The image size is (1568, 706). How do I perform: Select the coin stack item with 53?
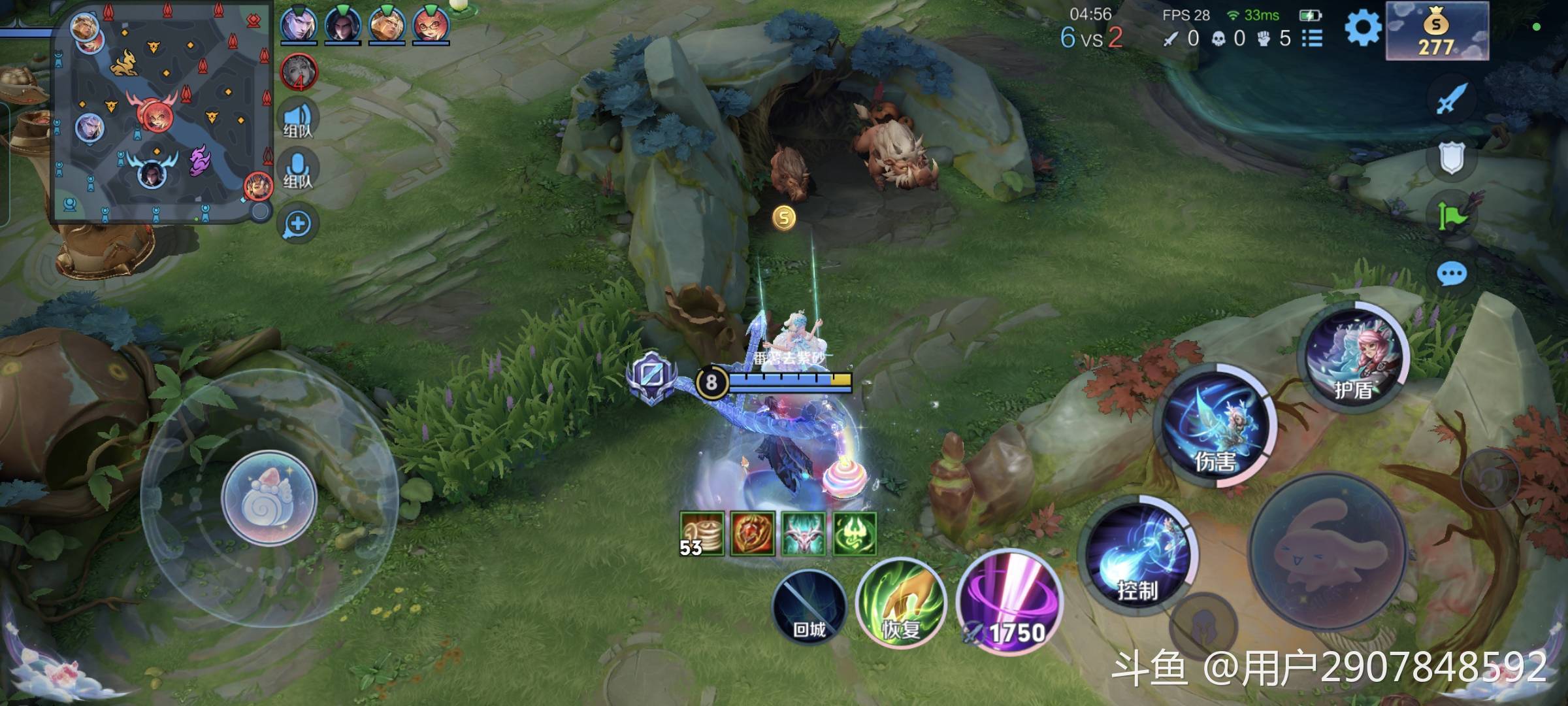(x=702, y=533)
